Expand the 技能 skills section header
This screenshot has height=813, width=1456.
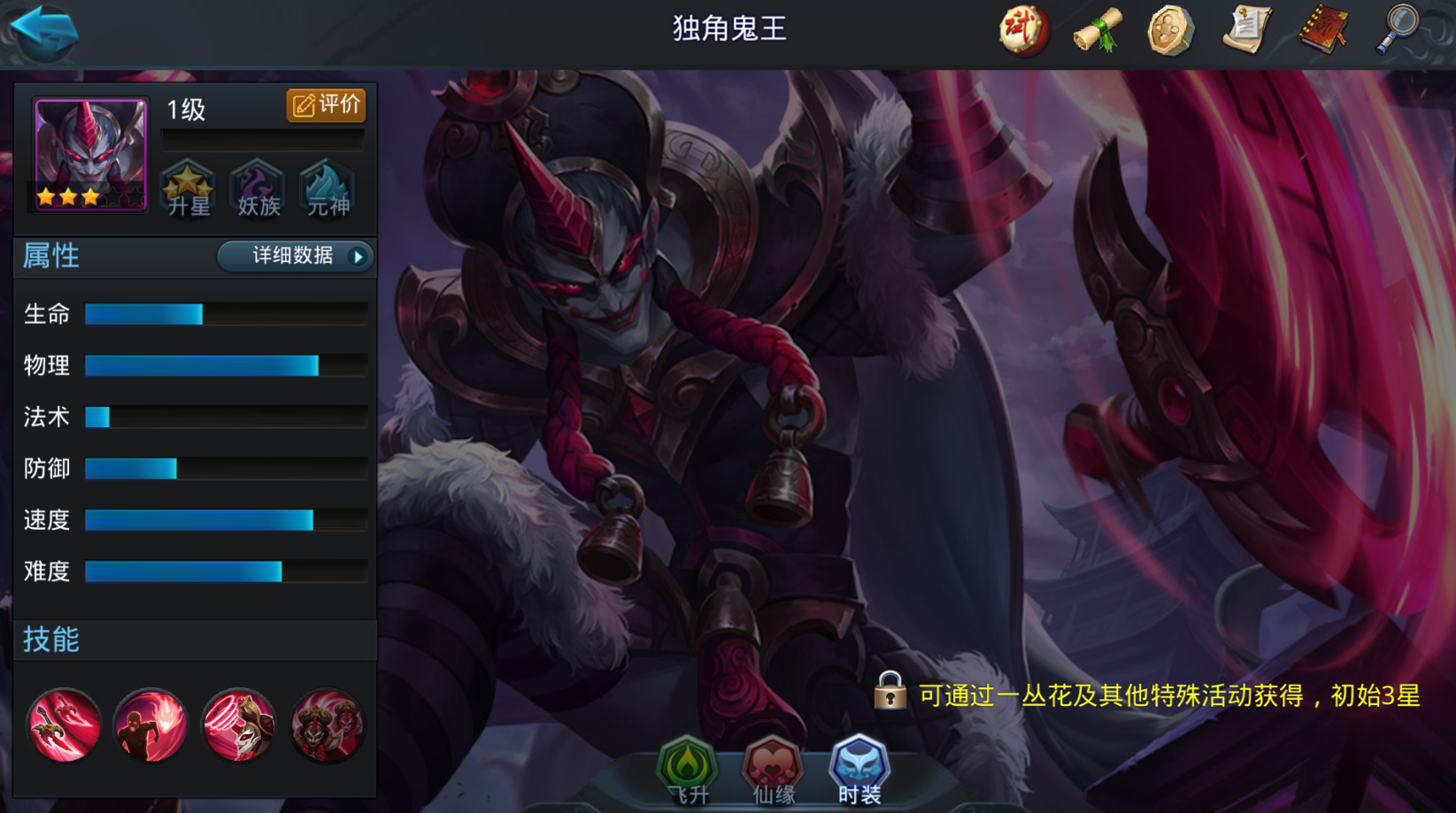coord(53,639)
